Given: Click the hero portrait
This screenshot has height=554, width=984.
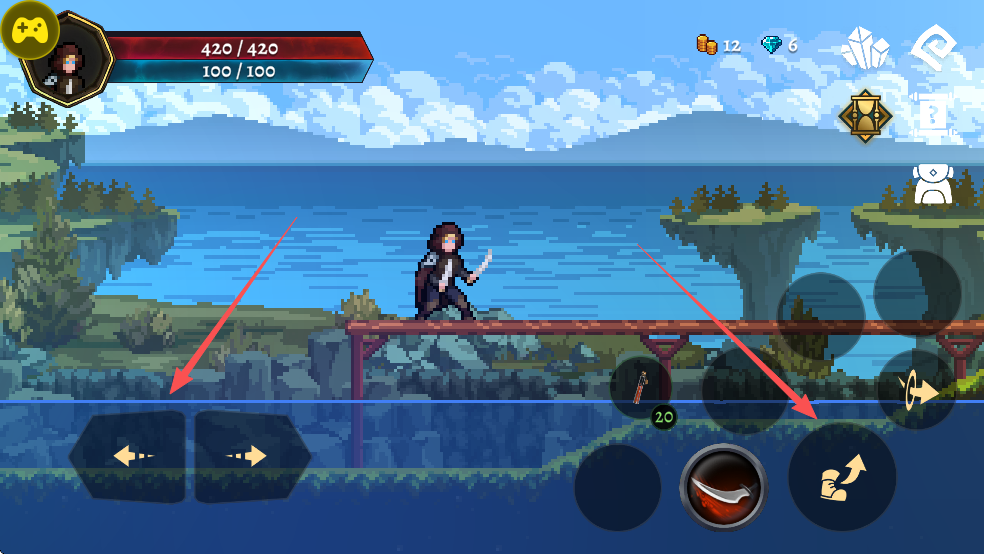Looking at the screenshot, I should coord(70,60).
